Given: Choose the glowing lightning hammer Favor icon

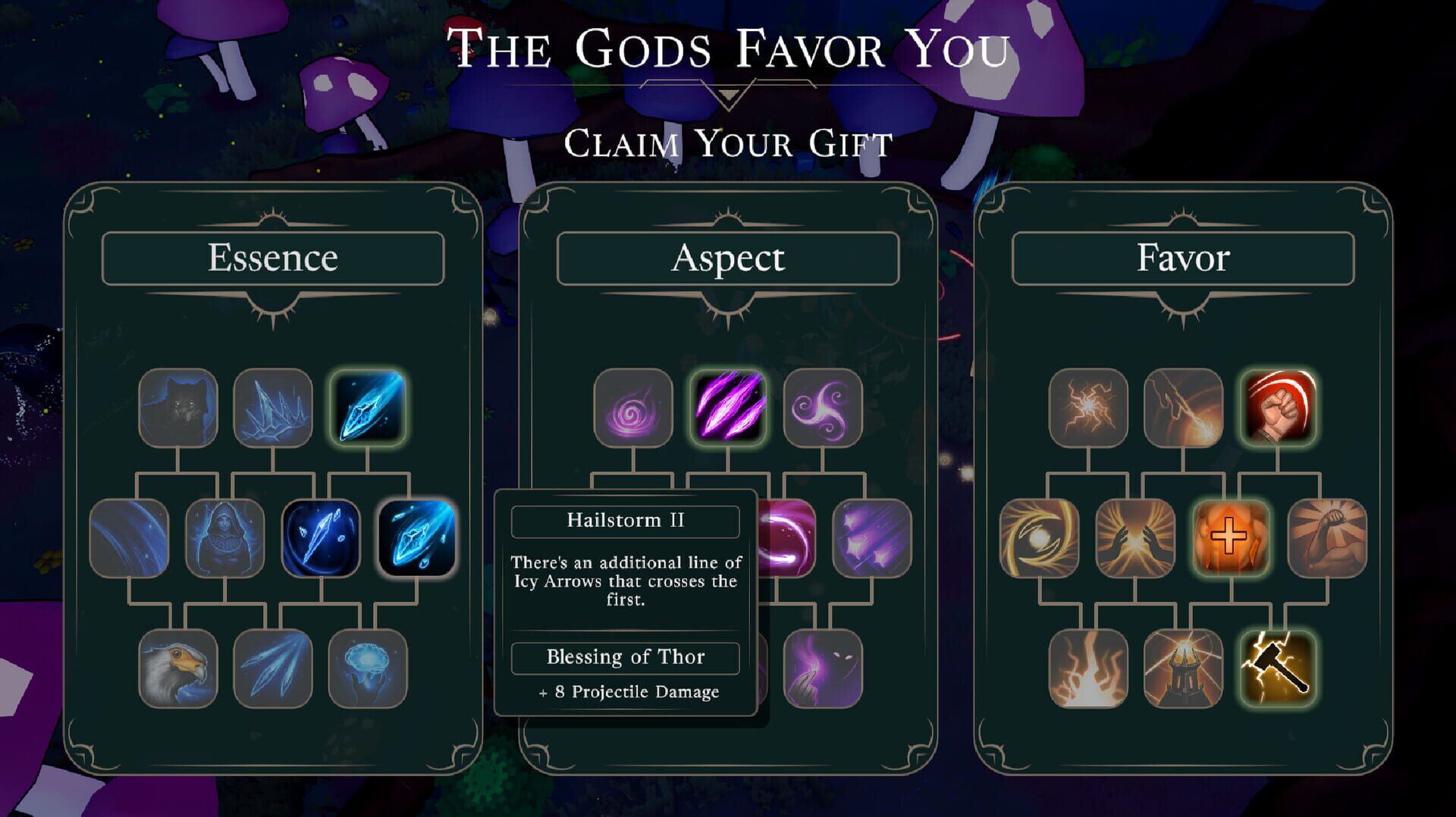Looking at the screenshot, I should point(1279,670).
